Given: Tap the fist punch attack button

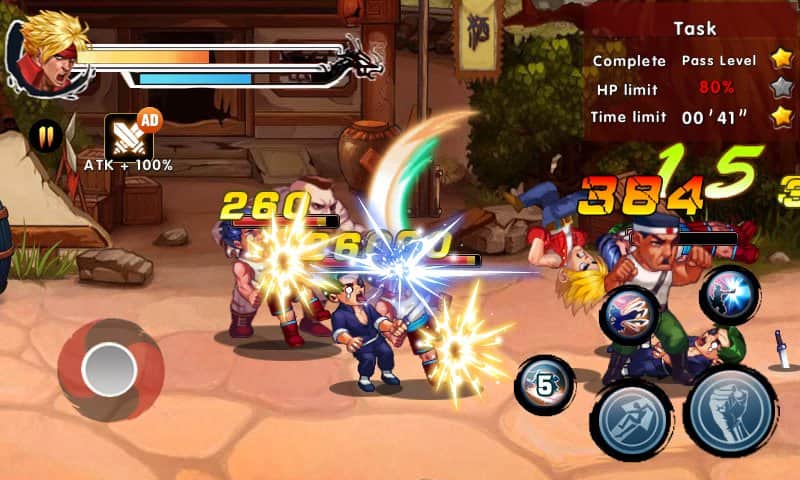Looking at the screenshot, I should click(730, 411).
